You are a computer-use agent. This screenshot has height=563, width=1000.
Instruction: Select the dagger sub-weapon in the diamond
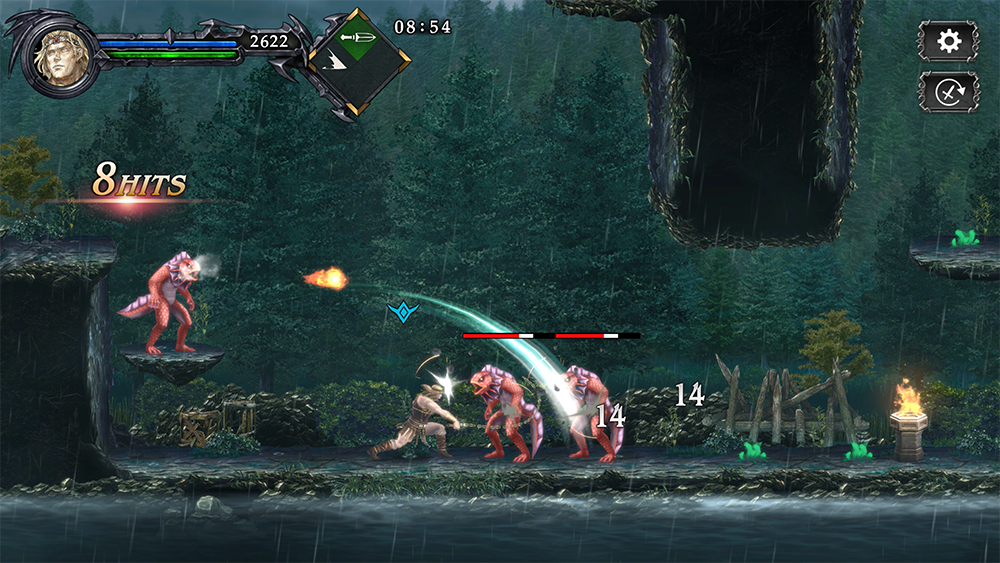358,39
